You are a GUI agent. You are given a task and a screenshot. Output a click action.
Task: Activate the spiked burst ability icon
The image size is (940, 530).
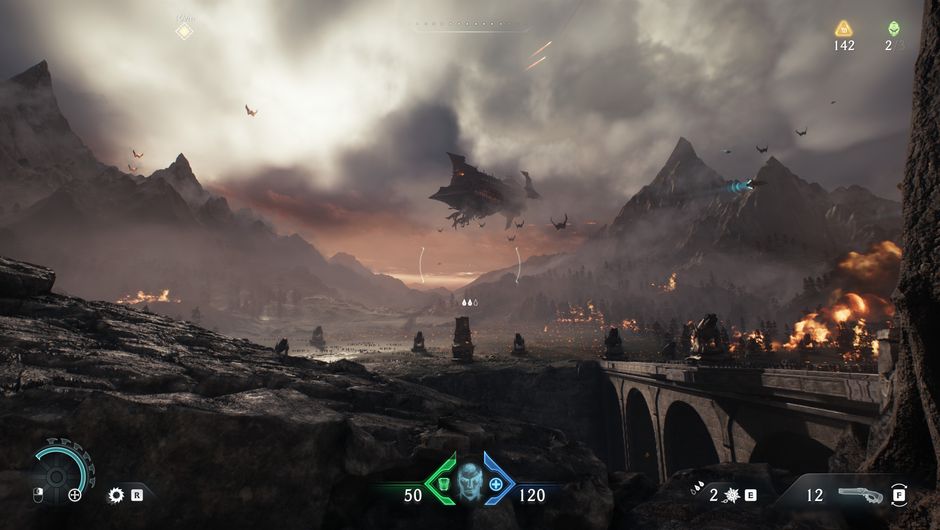[729, 494]
